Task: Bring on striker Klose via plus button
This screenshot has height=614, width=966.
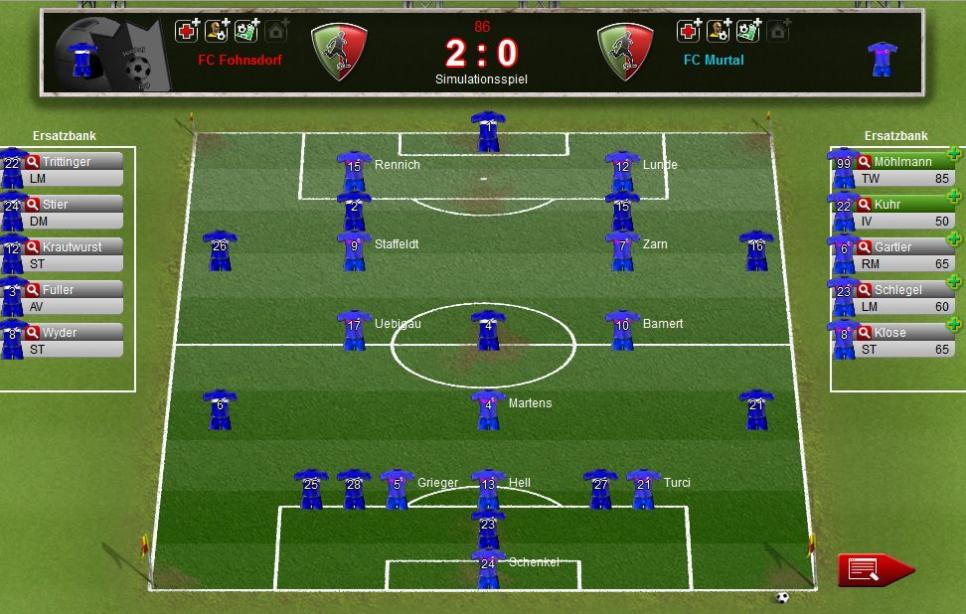Action: (953, 325)
